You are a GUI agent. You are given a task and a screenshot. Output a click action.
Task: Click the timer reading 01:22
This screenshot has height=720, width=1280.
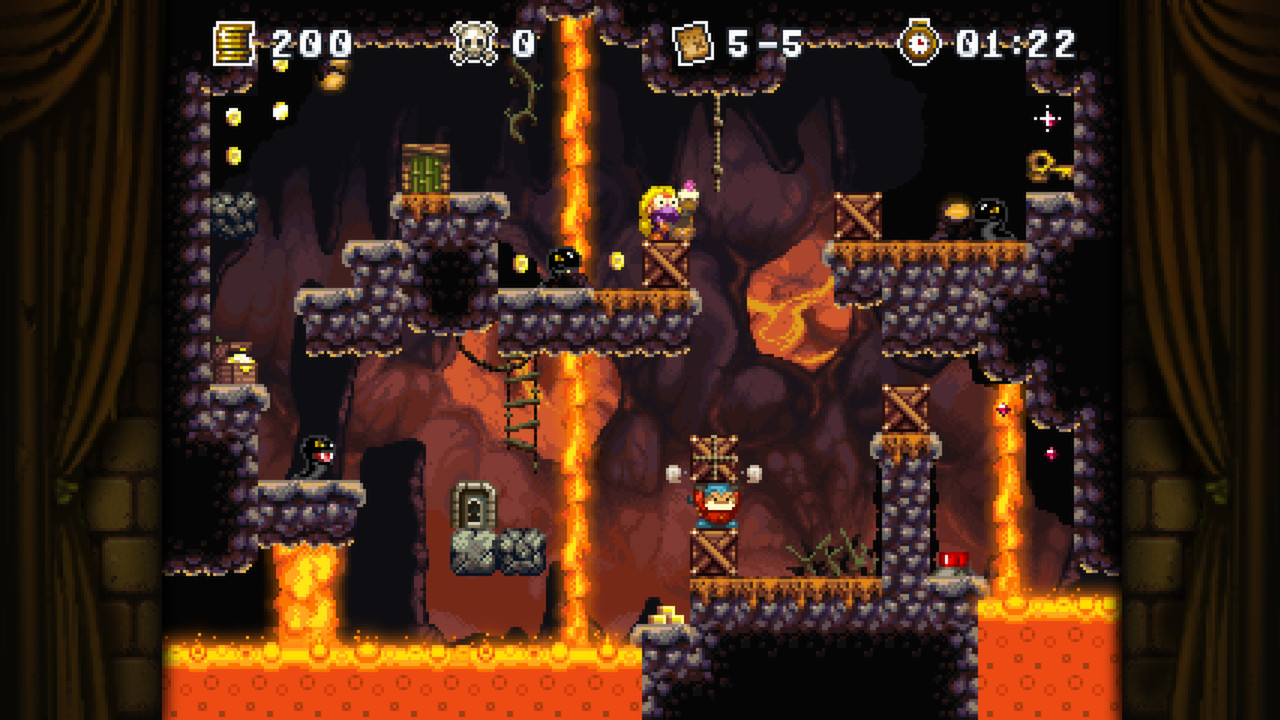1013,40
